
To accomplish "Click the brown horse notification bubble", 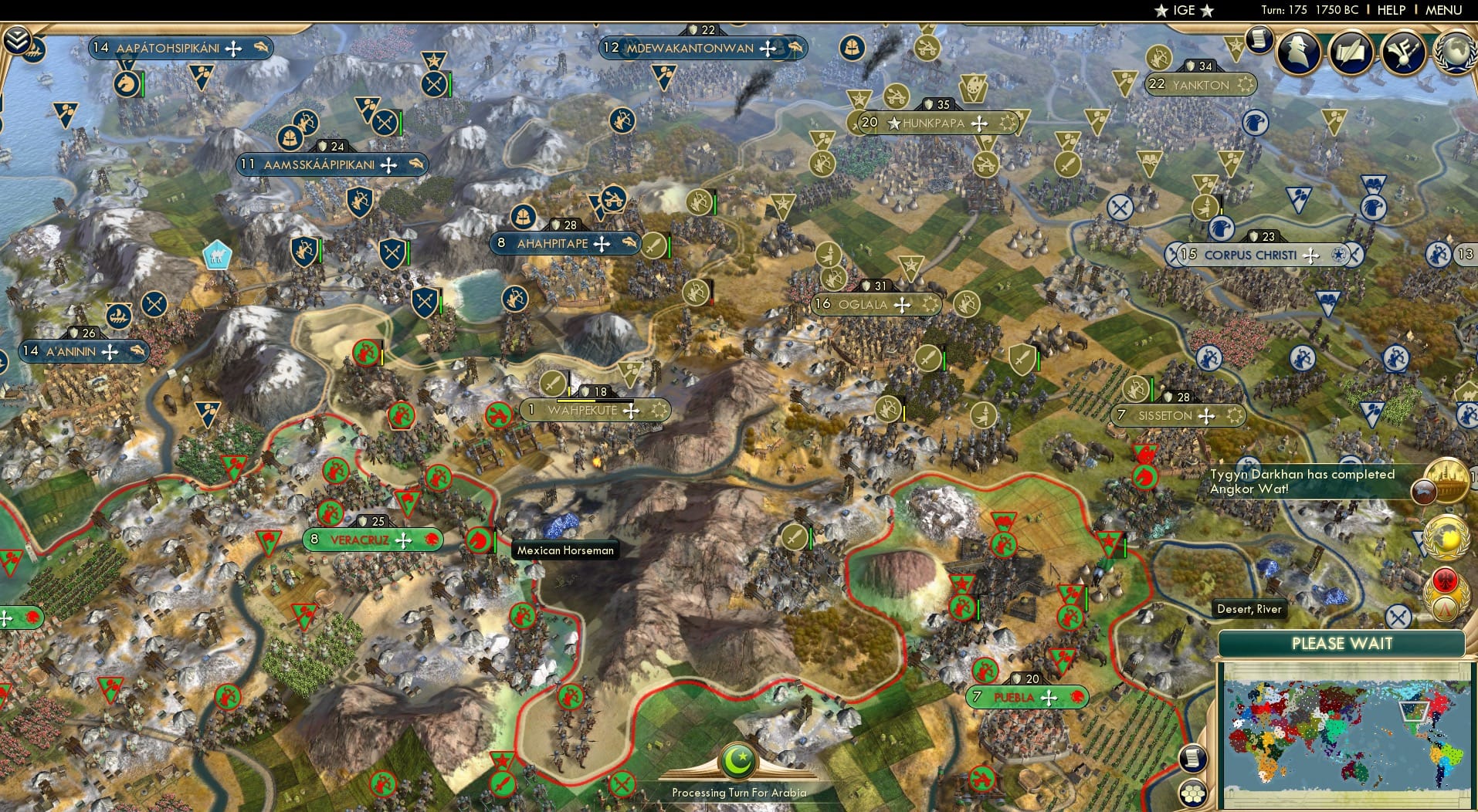I will tap(1423, 492).
